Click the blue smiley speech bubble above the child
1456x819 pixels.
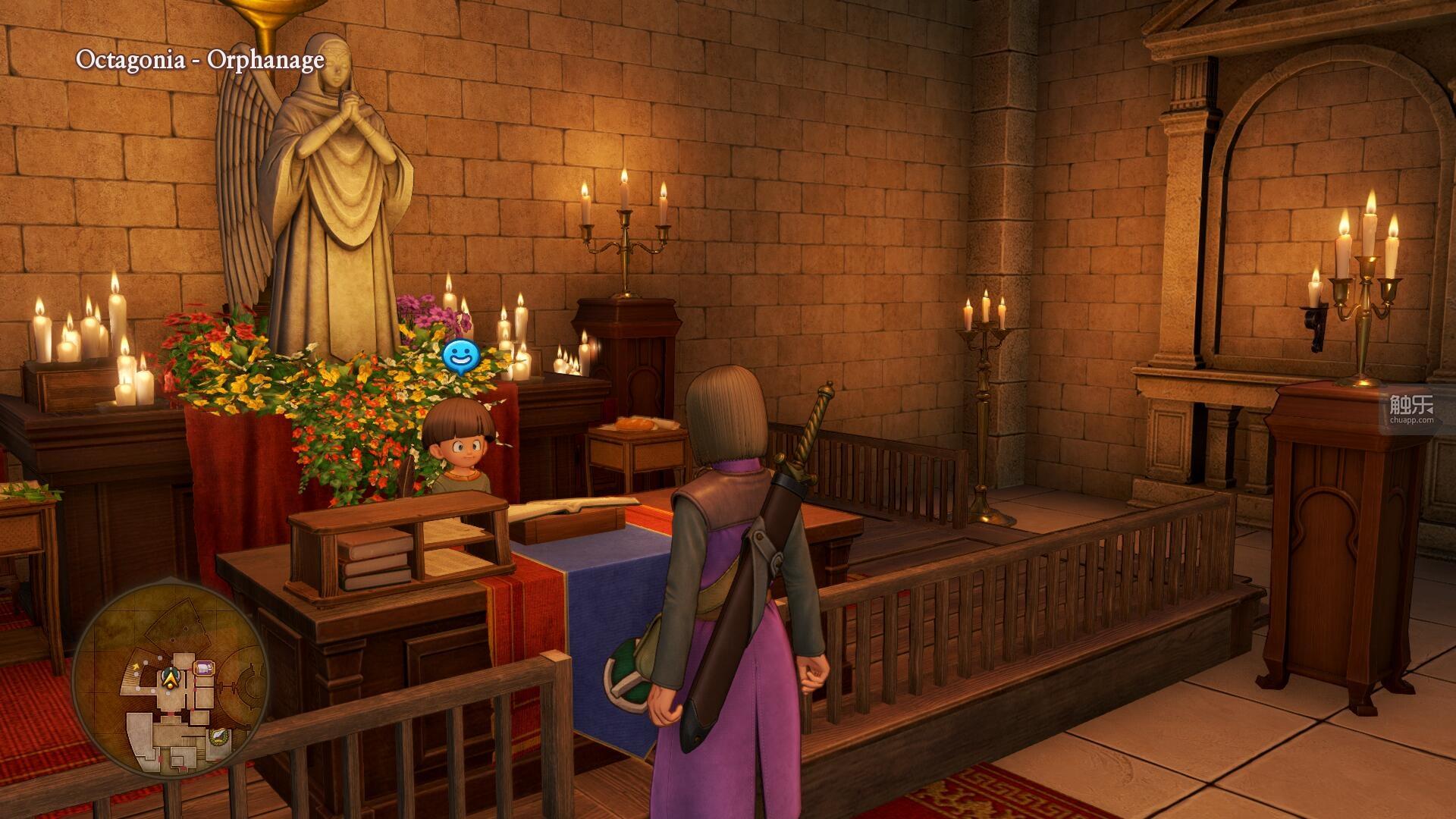[x=460, y=355]
